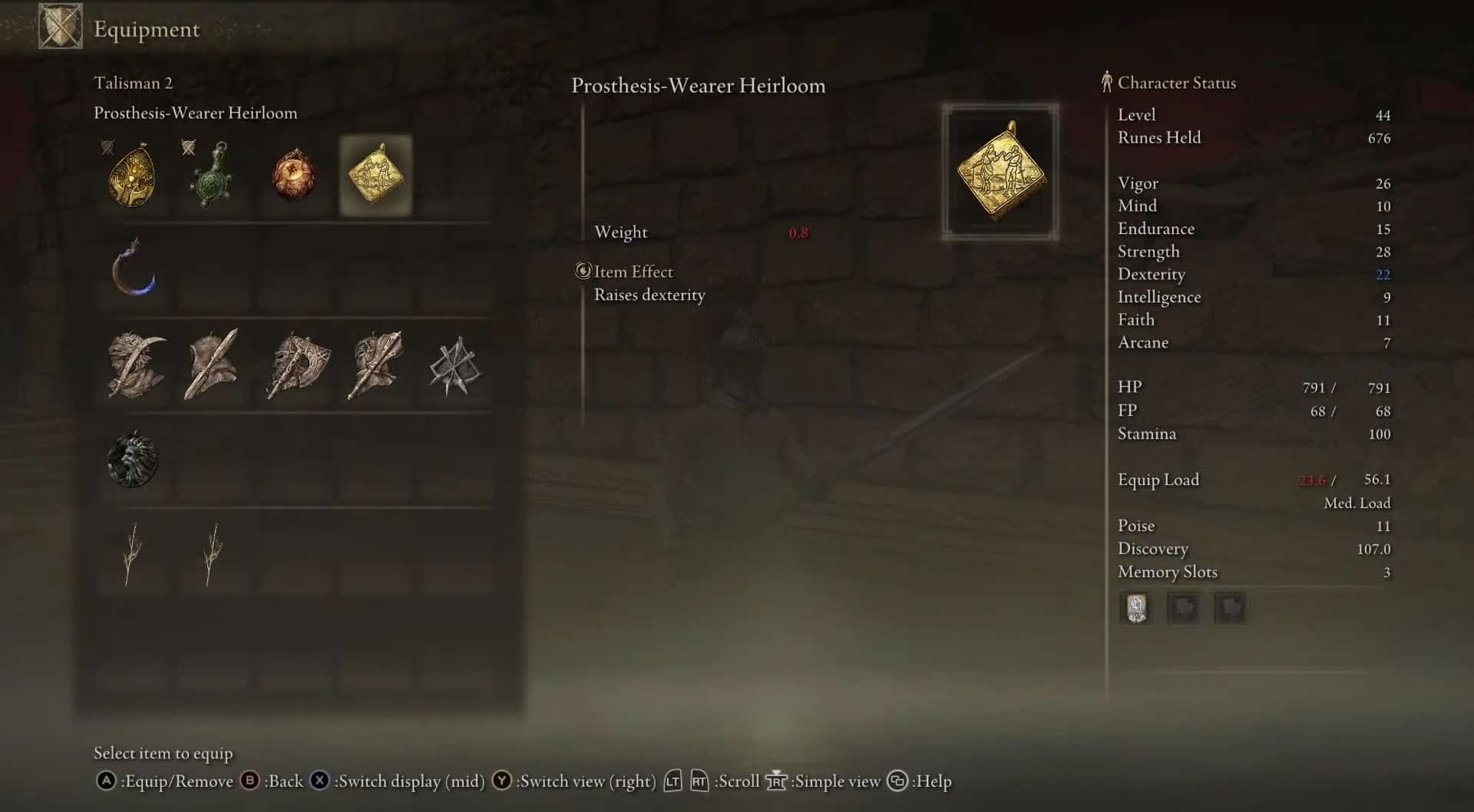Select the filled memory slot icon
Image resolution: width=1474 pixels, height=812 pixels.
tap(1135, 609)
